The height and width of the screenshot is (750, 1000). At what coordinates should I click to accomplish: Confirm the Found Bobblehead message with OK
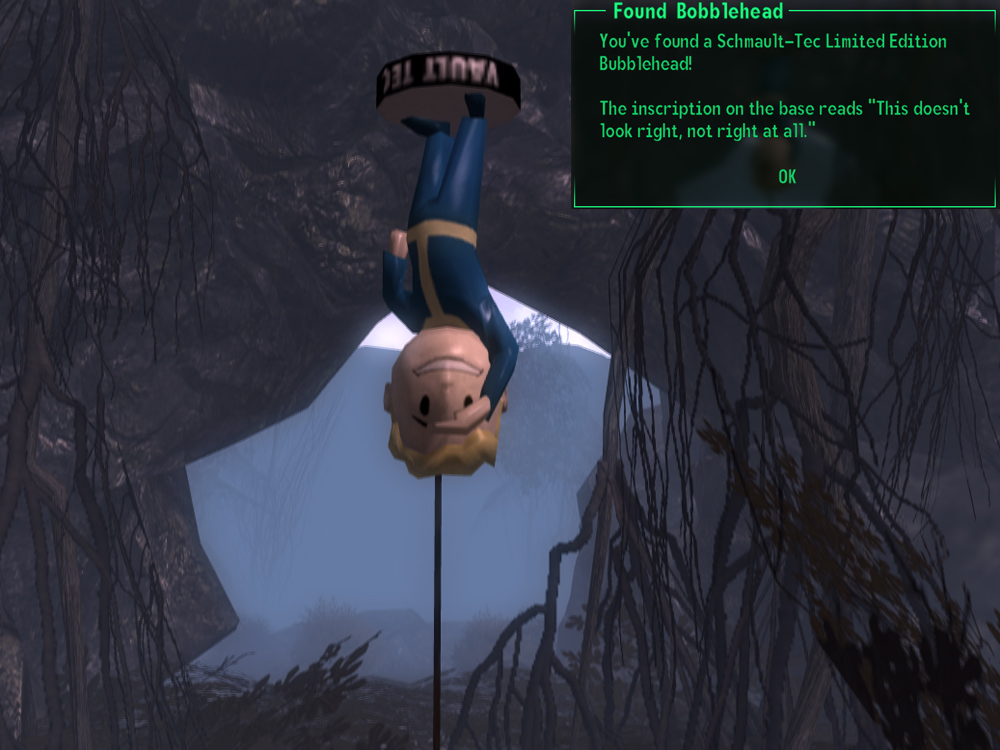click(x=787, y=177)
